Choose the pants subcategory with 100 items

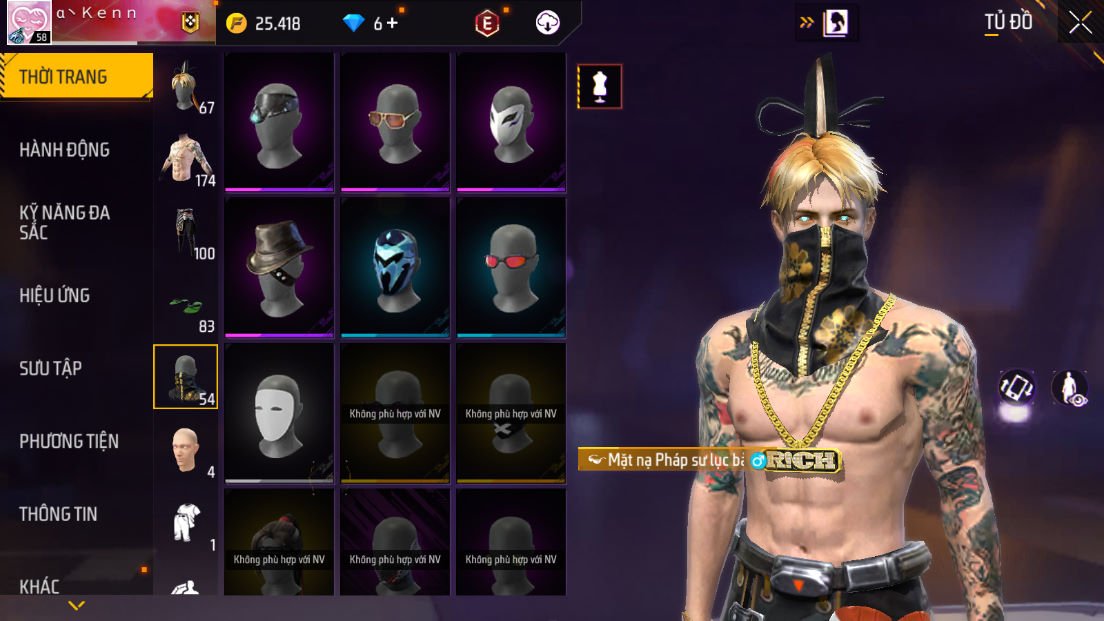(x=186, y=232)
